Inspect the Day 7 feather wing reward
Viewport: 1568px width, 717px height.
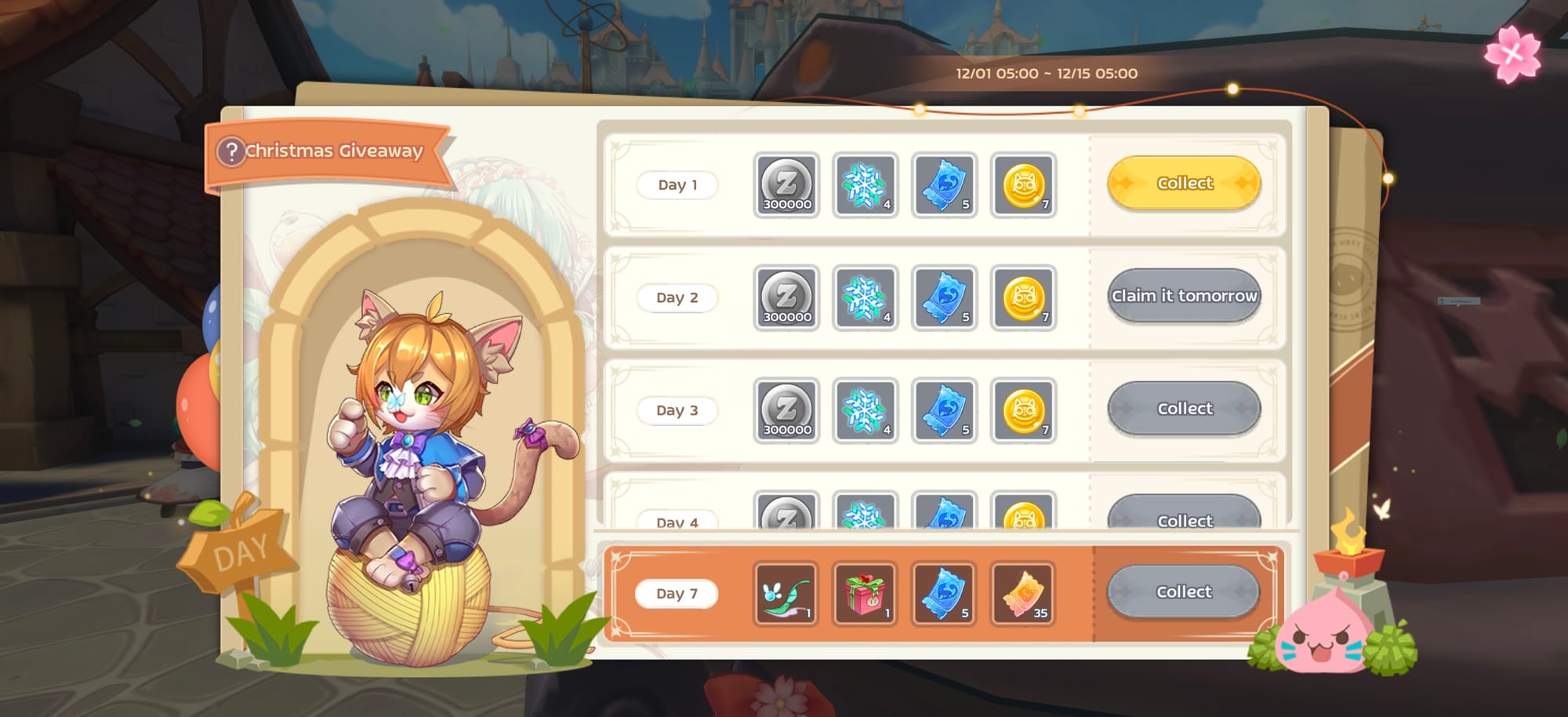coord(786,594)
